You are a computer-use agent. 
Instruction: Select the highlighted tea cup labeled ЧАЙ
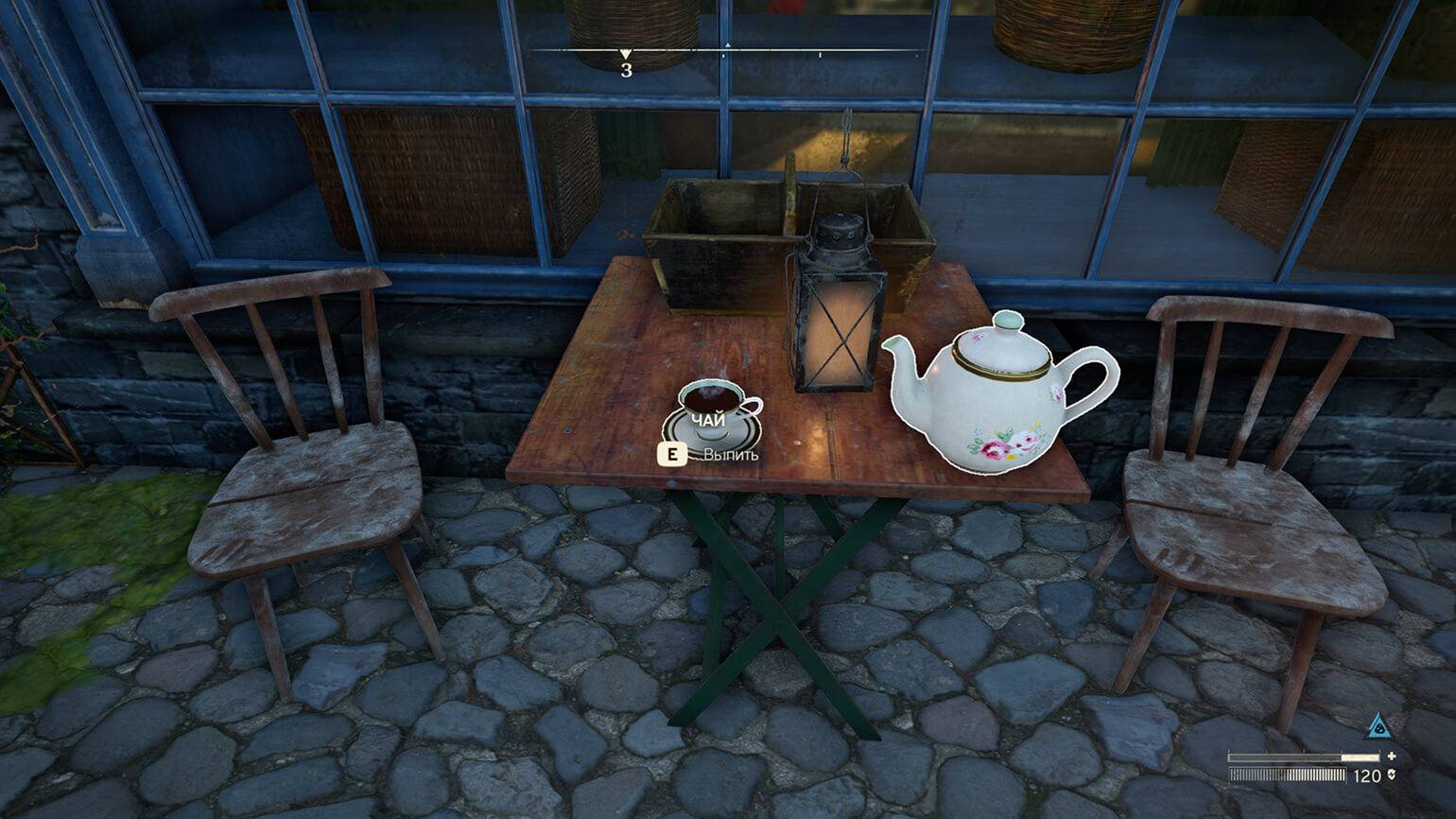click(713, 413)
